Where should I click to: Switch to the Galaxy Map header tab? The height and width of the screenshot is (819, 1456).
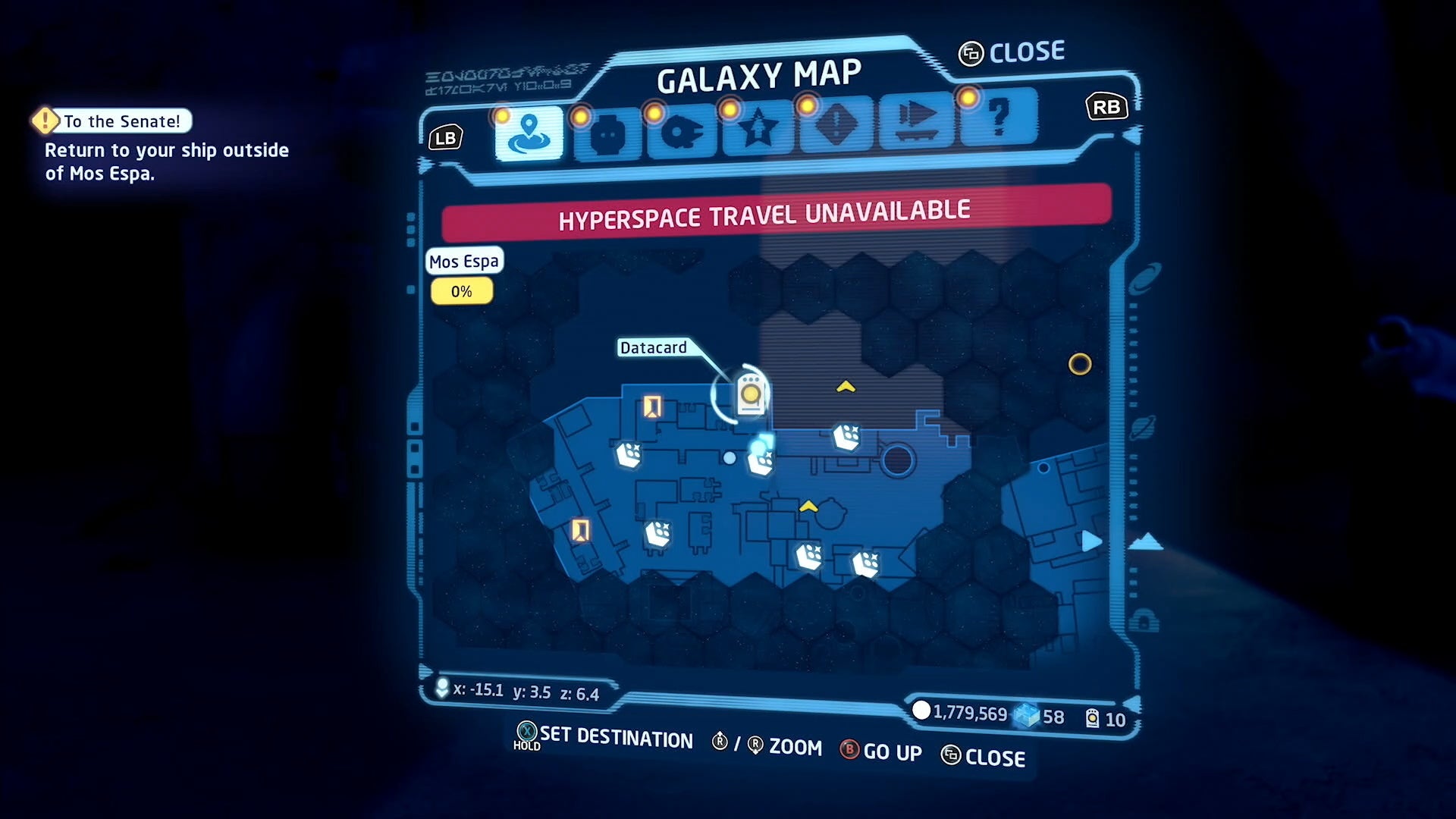[758, 74]
